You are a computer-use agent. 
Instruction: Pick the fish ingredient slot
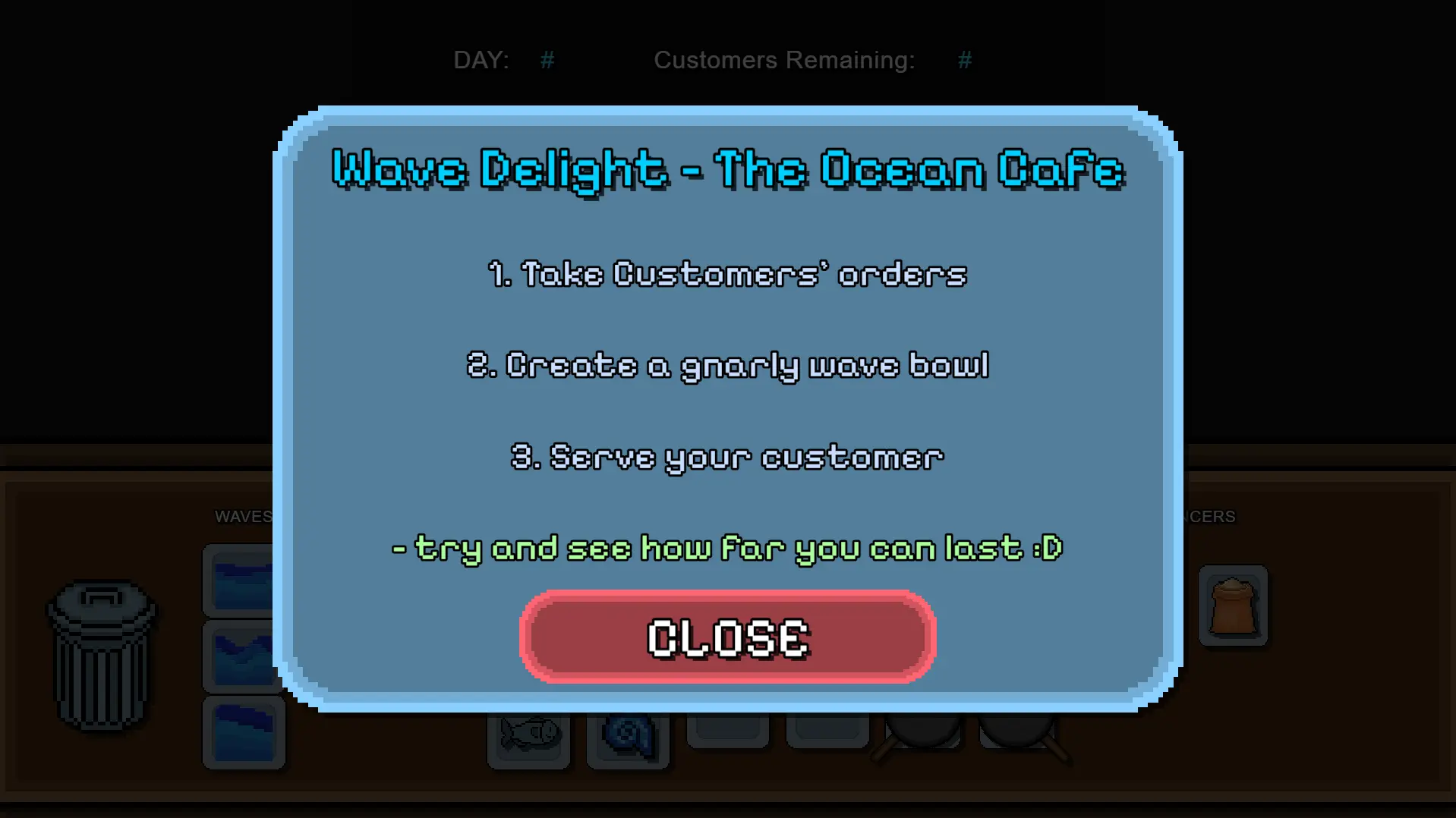pyautogui.click(x=529, y=736)
